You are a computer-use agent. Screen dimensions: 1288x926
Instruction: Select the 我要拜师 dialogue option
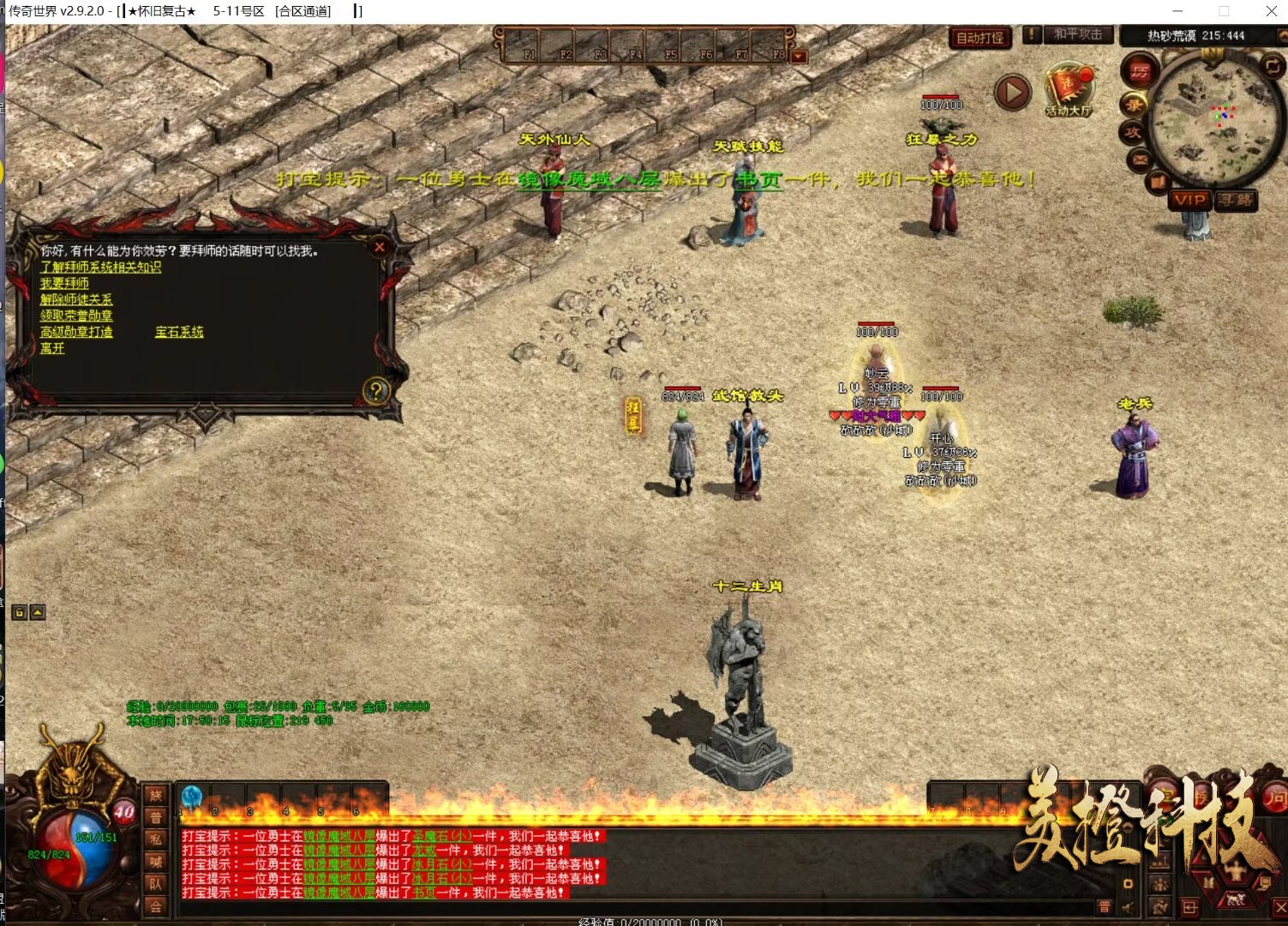point(64,284)
